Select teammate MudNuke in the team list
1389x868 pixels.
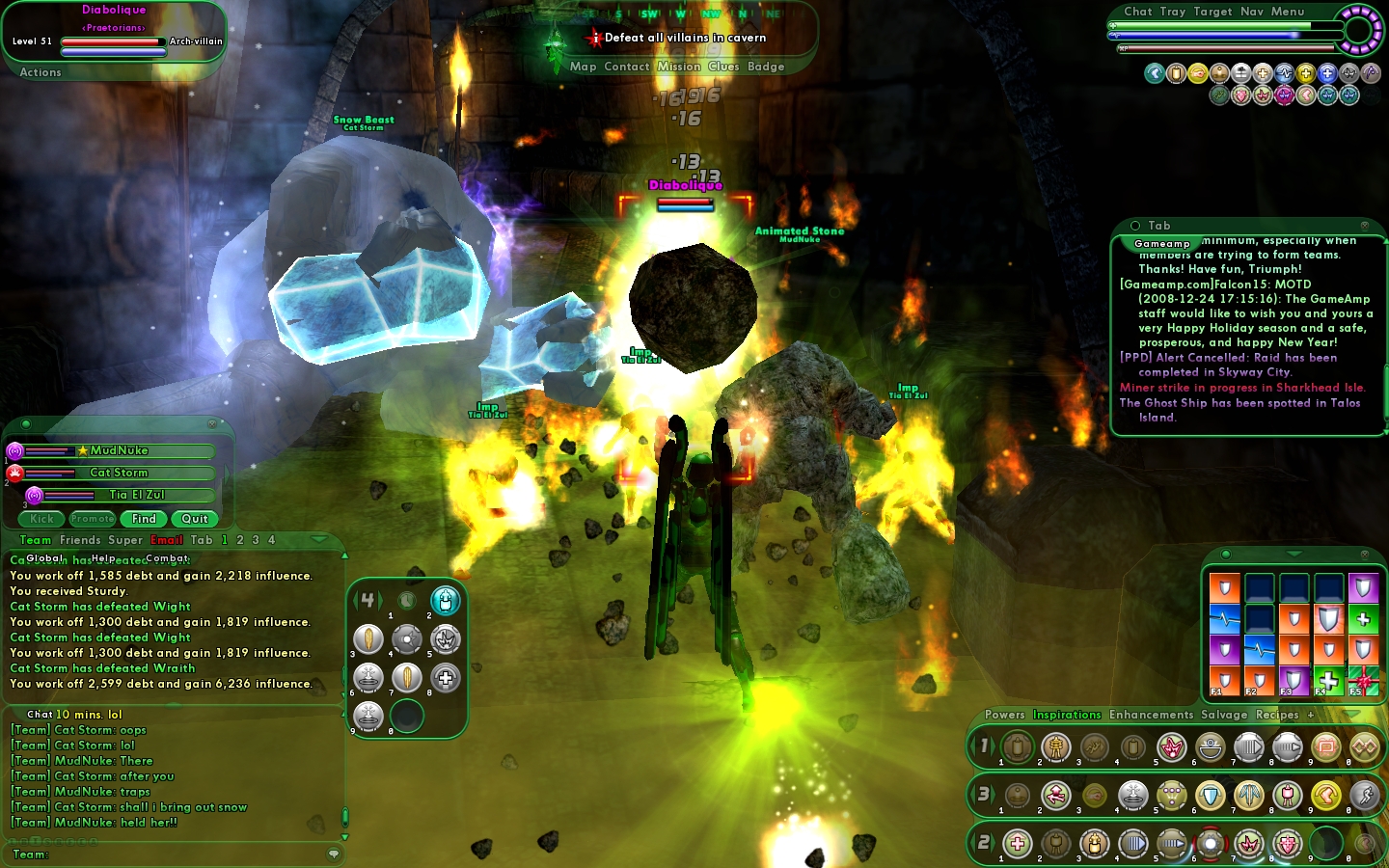coord(120,450)
